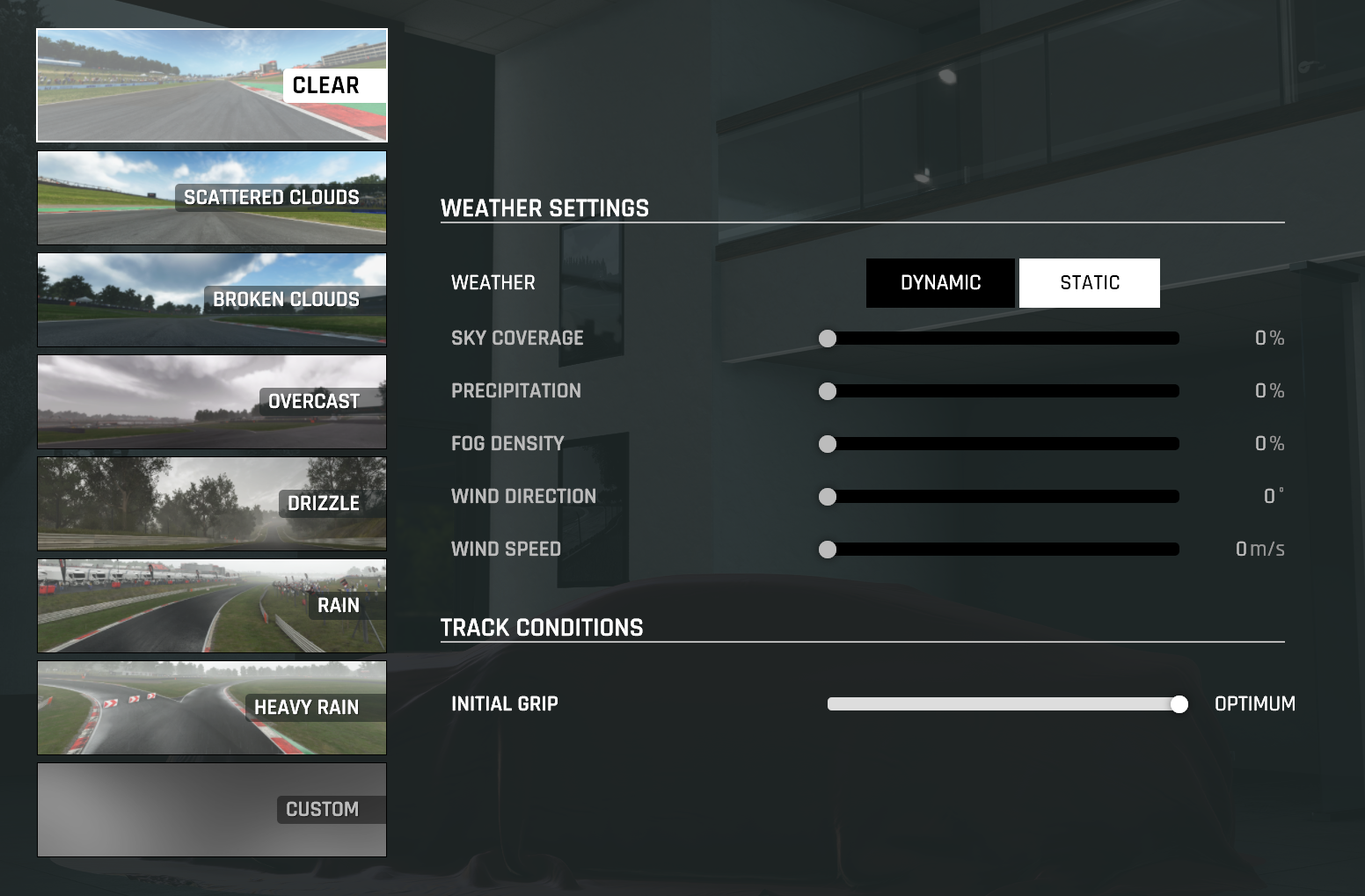Choose the Scattered Clouds preset

point(211,198)
